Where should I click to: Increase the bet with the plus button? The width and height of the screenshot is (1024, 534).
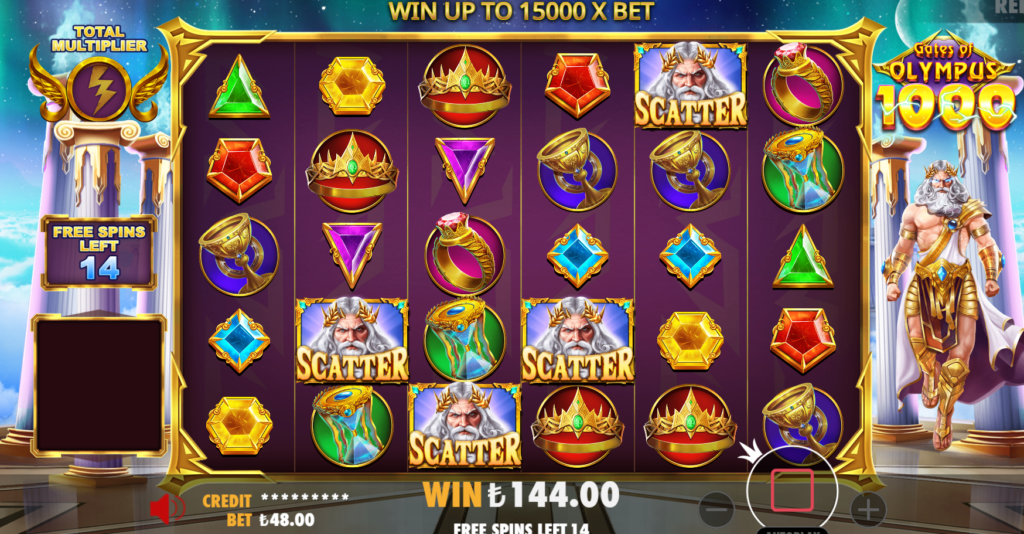click(868, 509)
